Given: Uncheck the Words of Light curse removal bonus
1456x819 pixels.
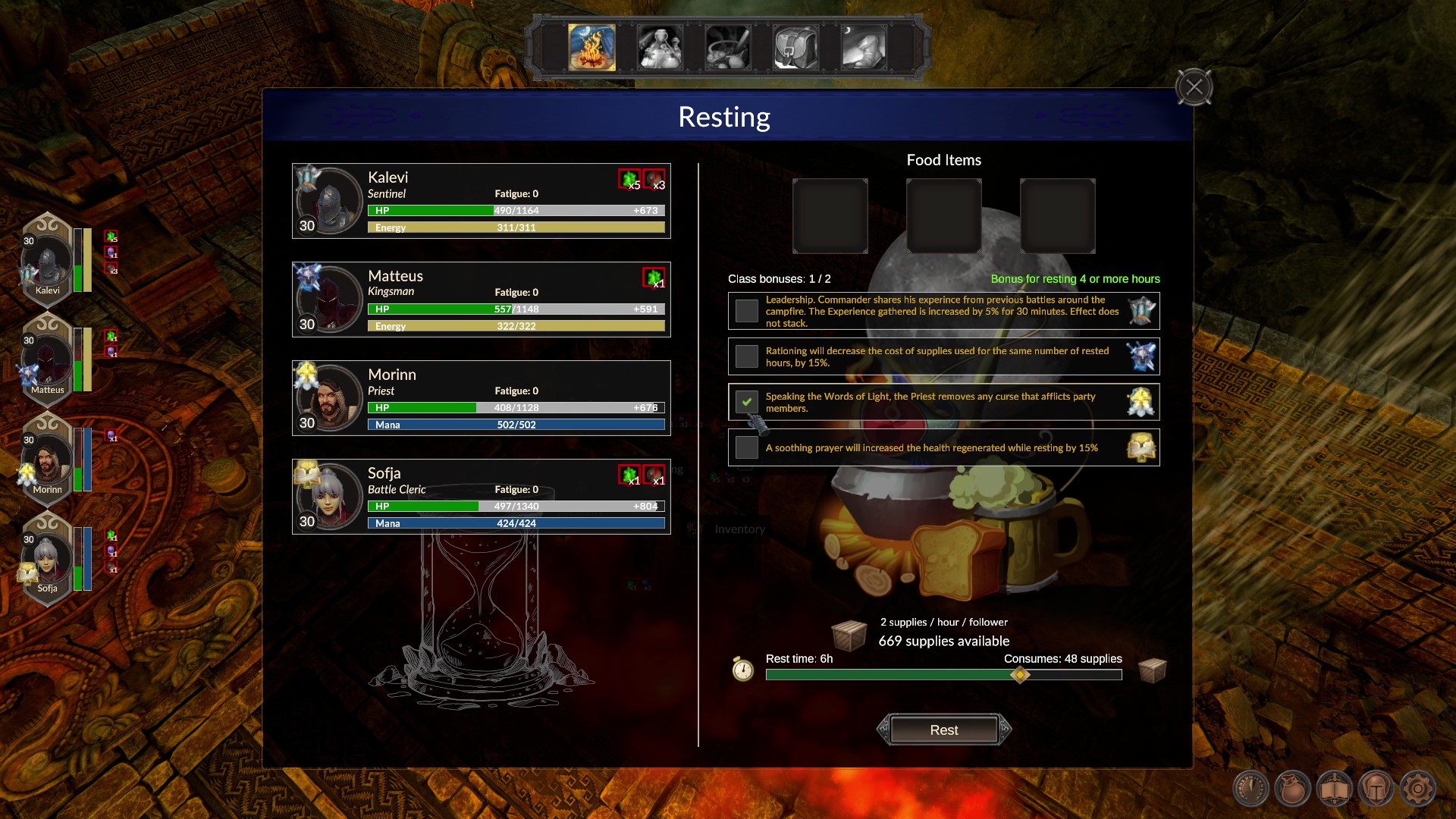Looking at the screenshot, I should pos(746,402).
